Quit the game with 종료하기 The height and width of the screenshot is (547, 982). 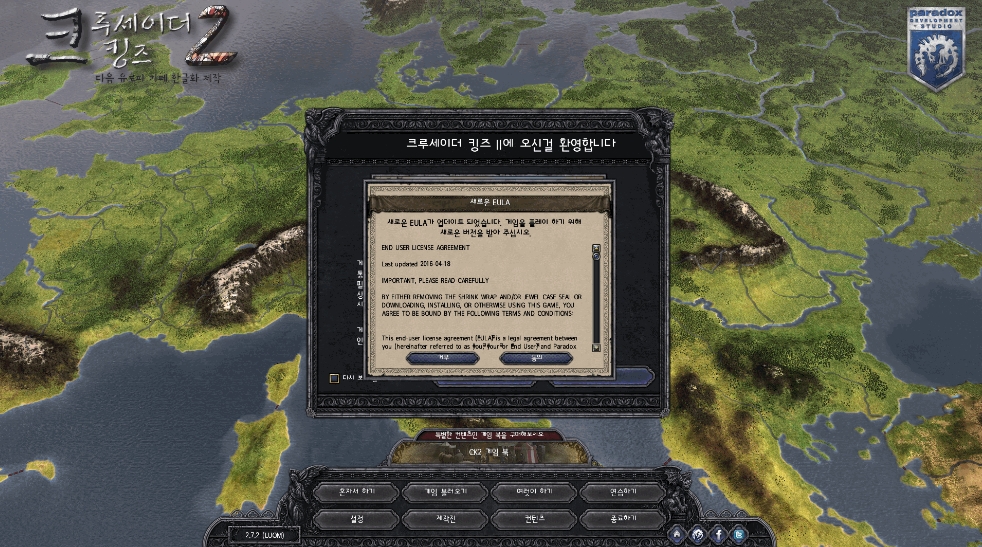point(624,520)
